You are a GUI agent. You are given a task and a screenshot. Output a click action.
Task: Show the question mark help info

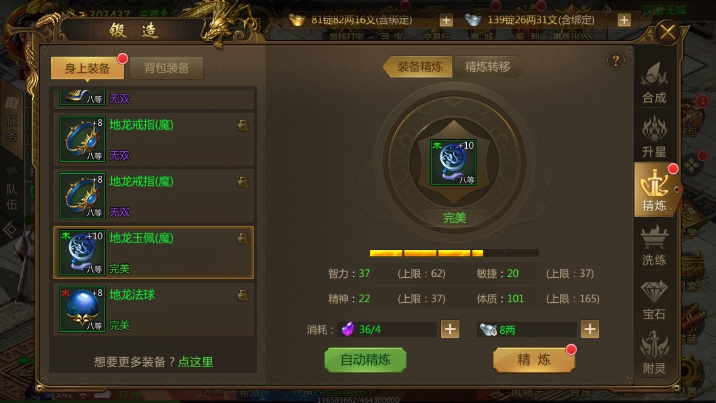(615, 61)
